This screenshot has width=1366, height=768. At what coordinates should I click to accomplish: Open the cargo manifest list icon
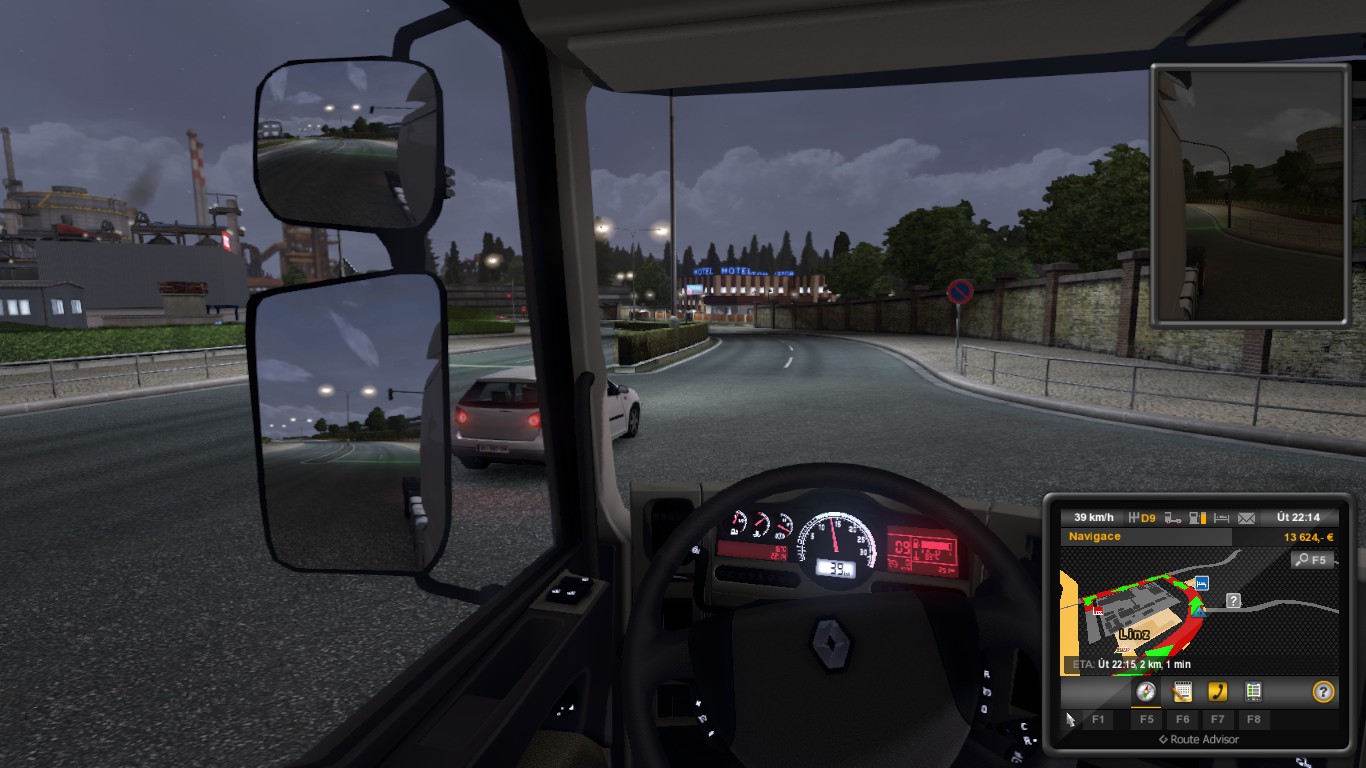tap(1255, 692)
